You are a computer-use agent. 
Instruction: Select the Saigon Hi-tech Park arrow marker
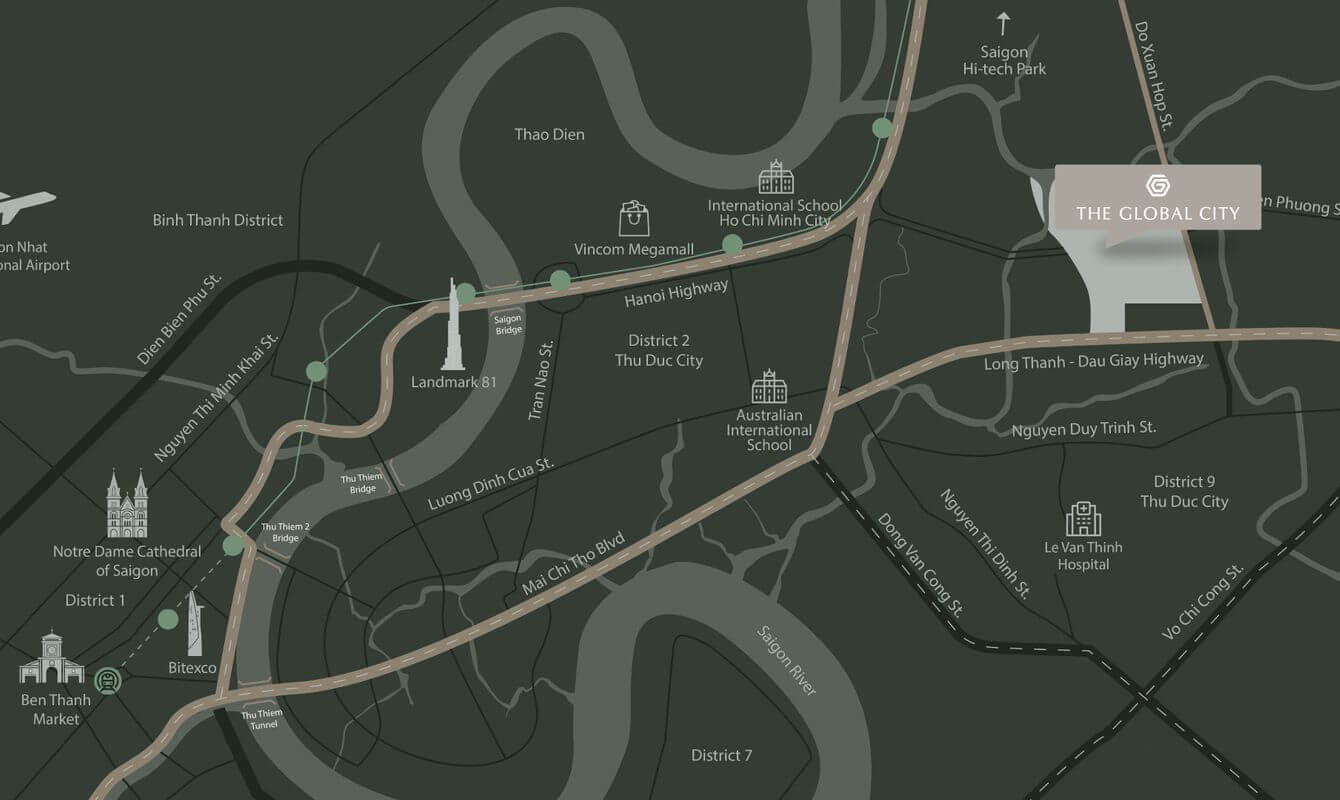(1003, 24)
